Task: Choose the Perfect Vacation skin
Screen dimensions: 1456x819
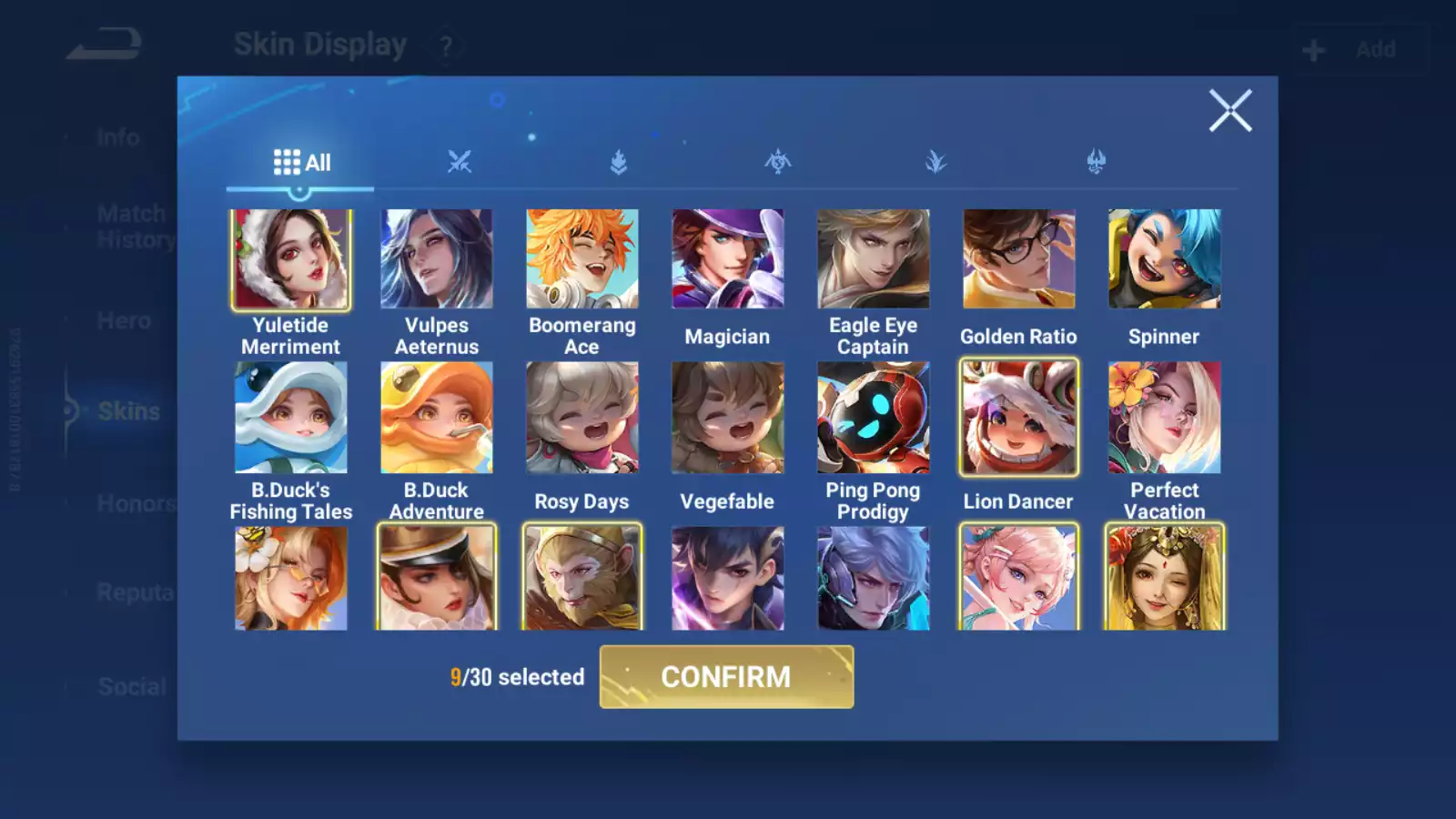Action: tap(1164, 418)
